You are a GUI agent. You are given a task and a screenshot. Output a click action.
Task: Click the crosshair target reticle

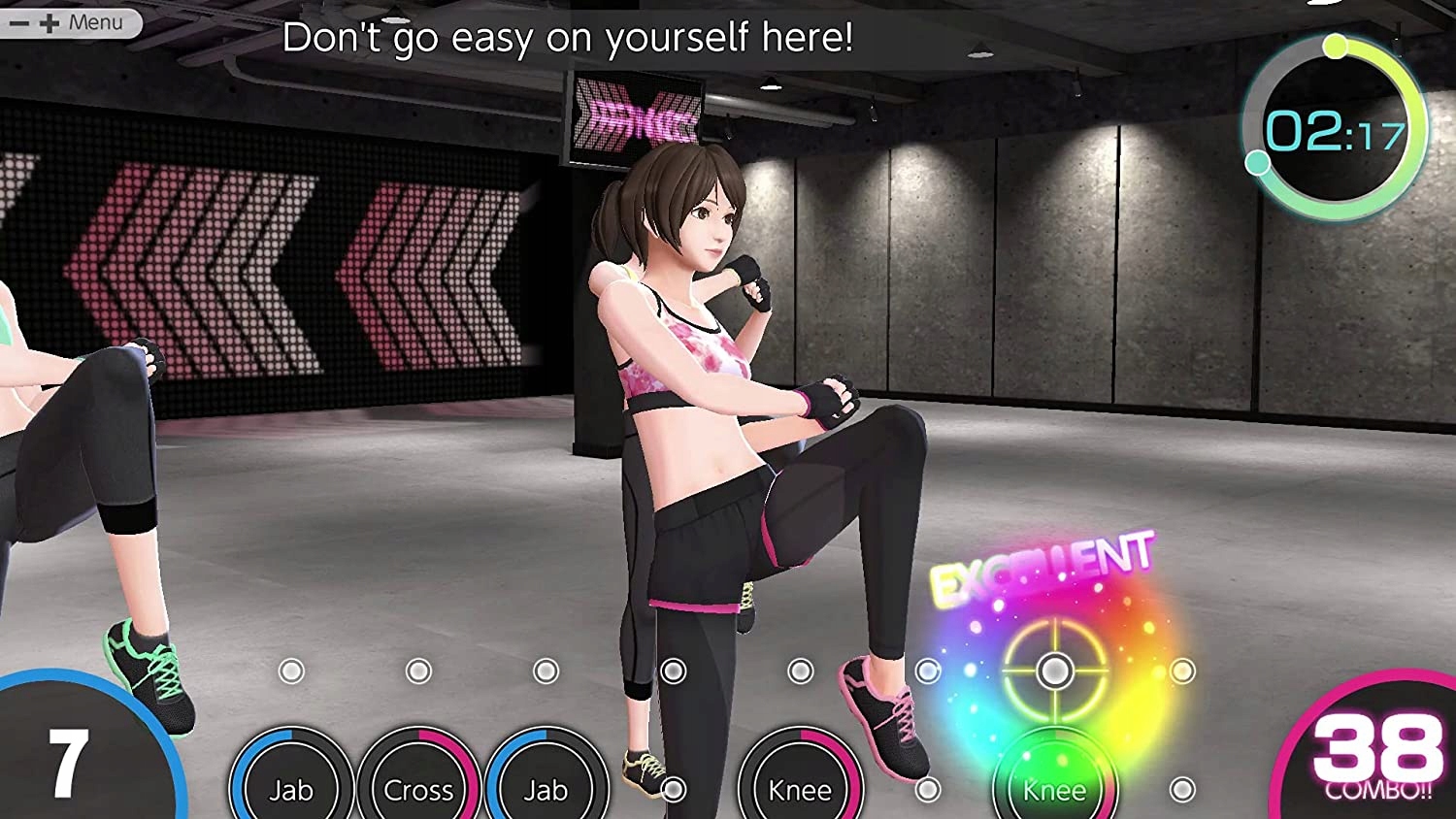pos(1055,669)
